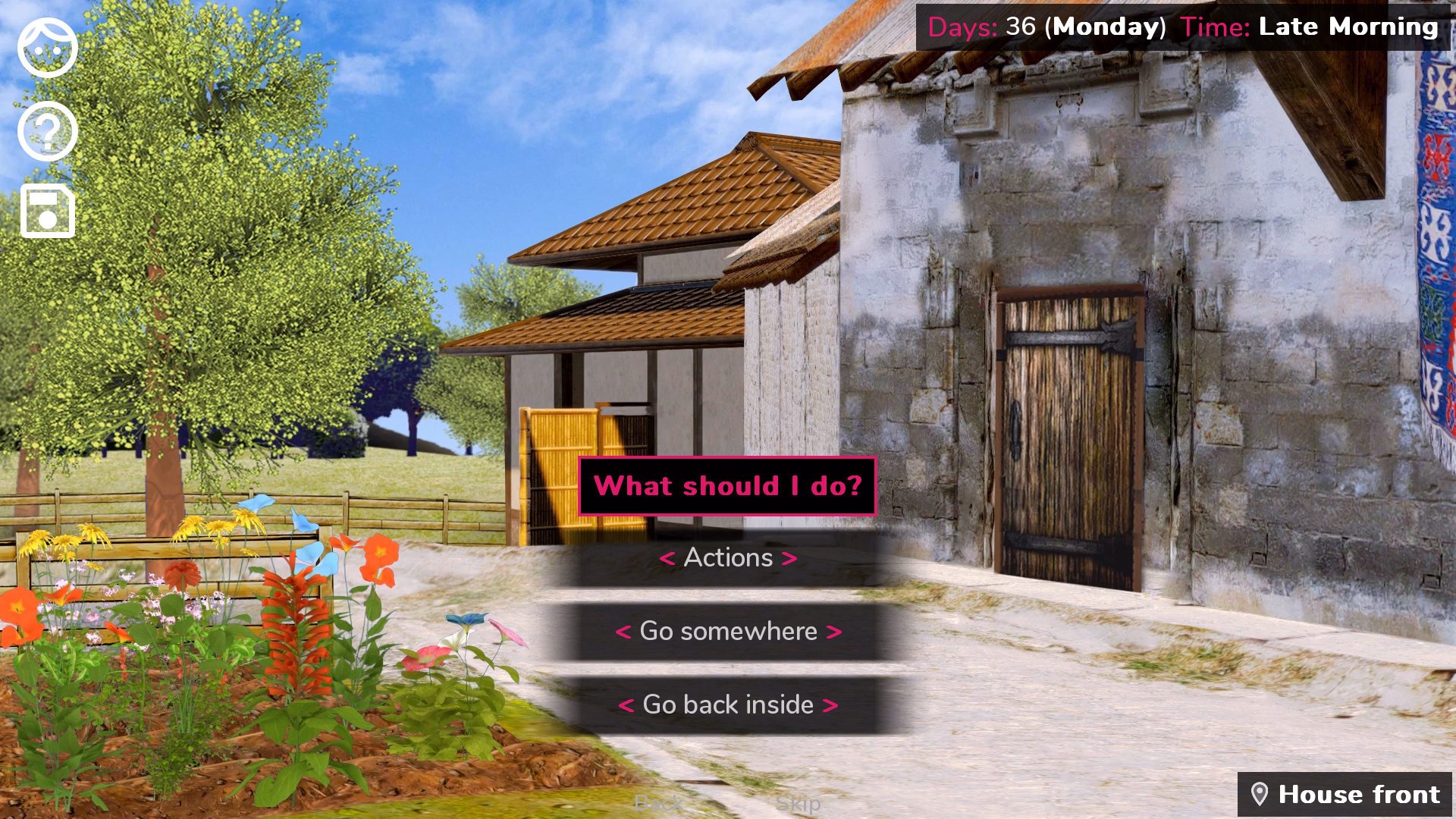Expand the Actions choice with its right arrow
This screenshot has height=819, width=1456.
tap(789, 558)
